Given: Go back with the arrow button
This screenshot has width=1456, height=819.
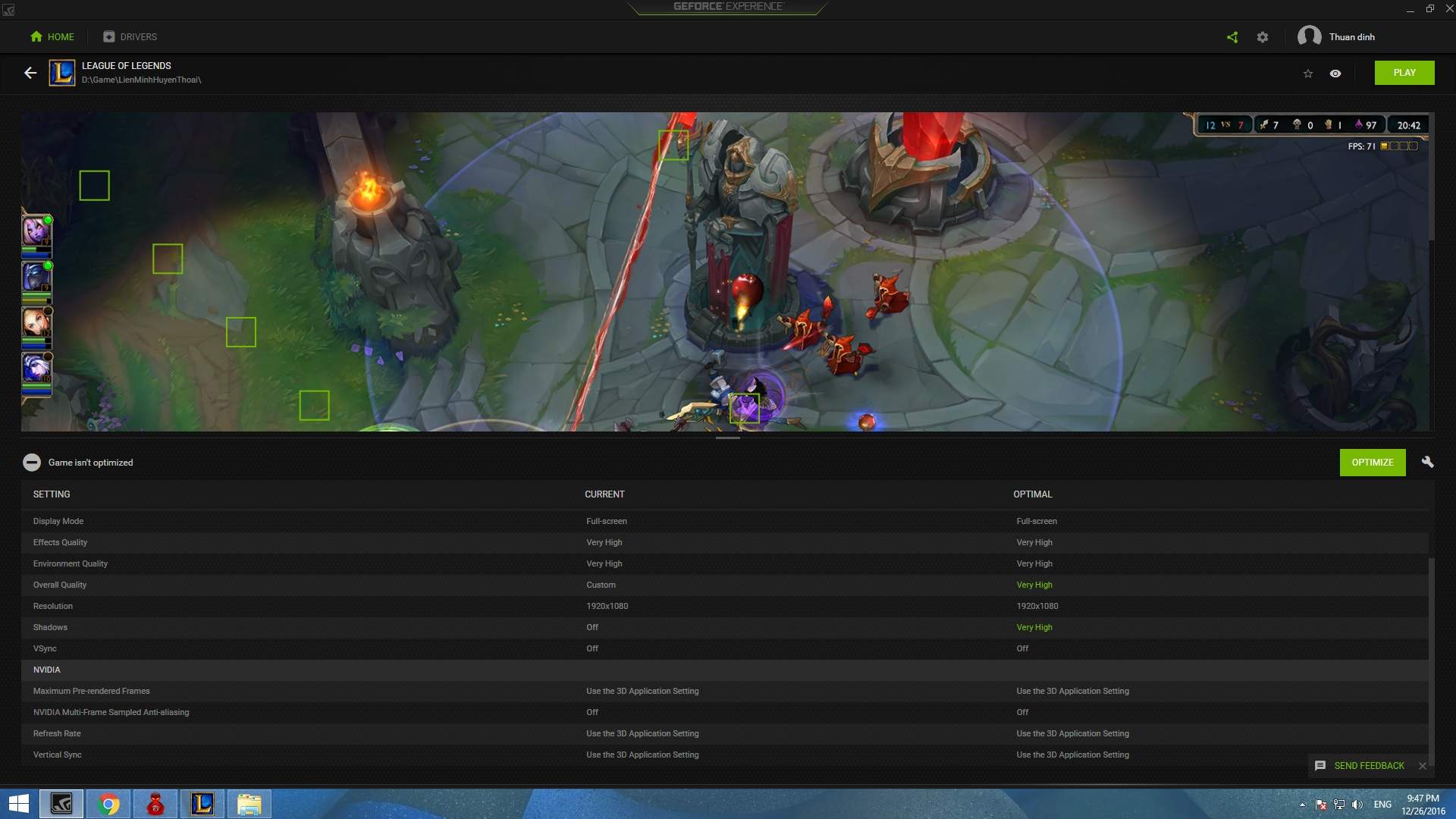Looking at the screenshot, I should pos(30,73).
